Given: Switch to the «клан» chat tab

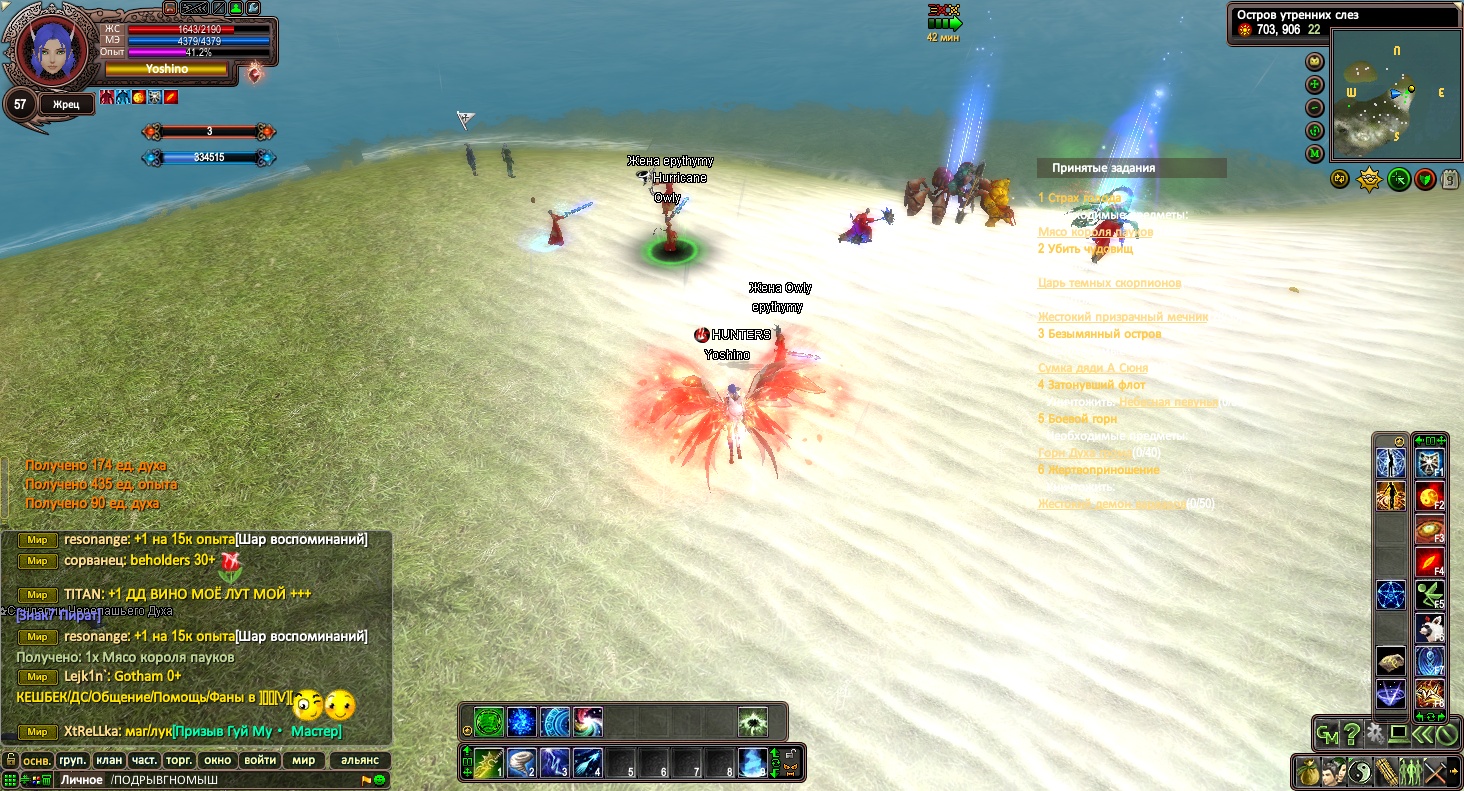Looking at the screenshot, I should pyautogui.click(x=109, y=760).
